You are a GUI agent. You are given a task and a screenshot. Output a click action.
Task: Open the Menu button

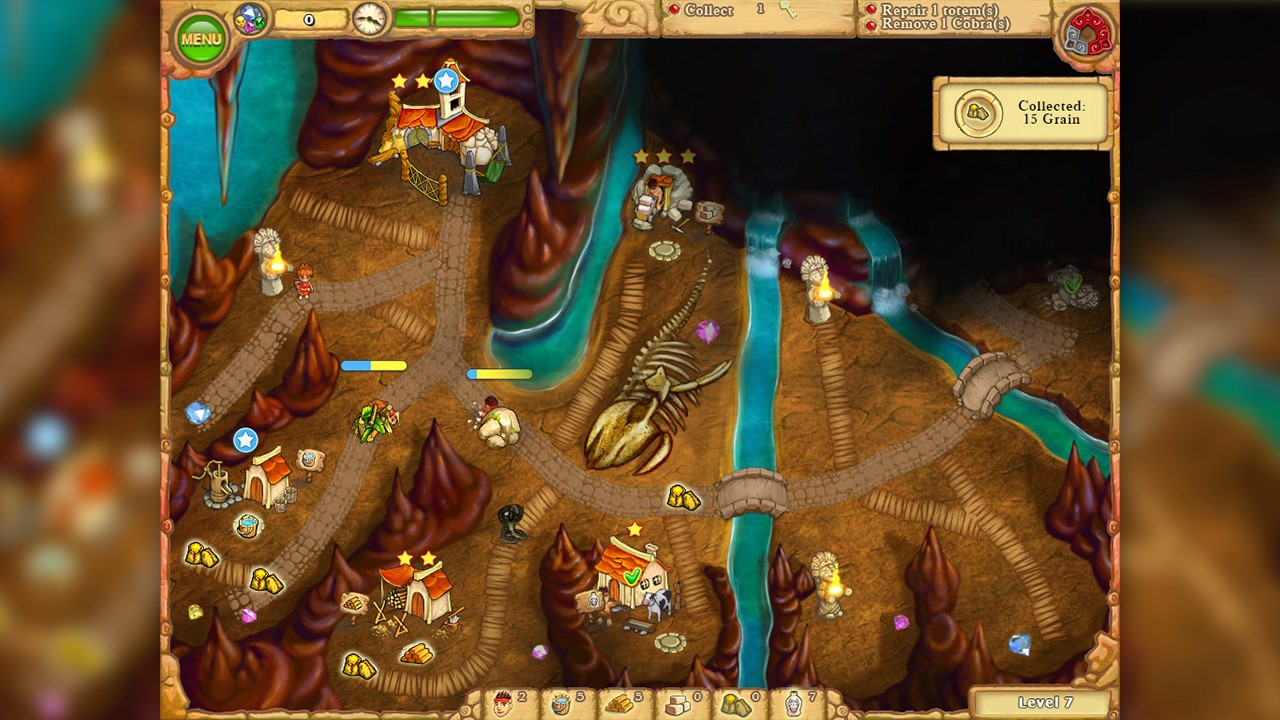(x=200, y=38)
